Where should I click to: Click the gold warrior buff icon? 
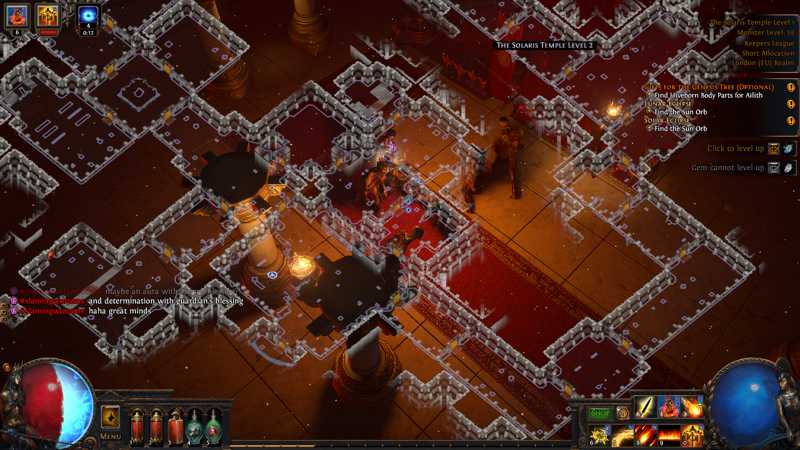47,15
